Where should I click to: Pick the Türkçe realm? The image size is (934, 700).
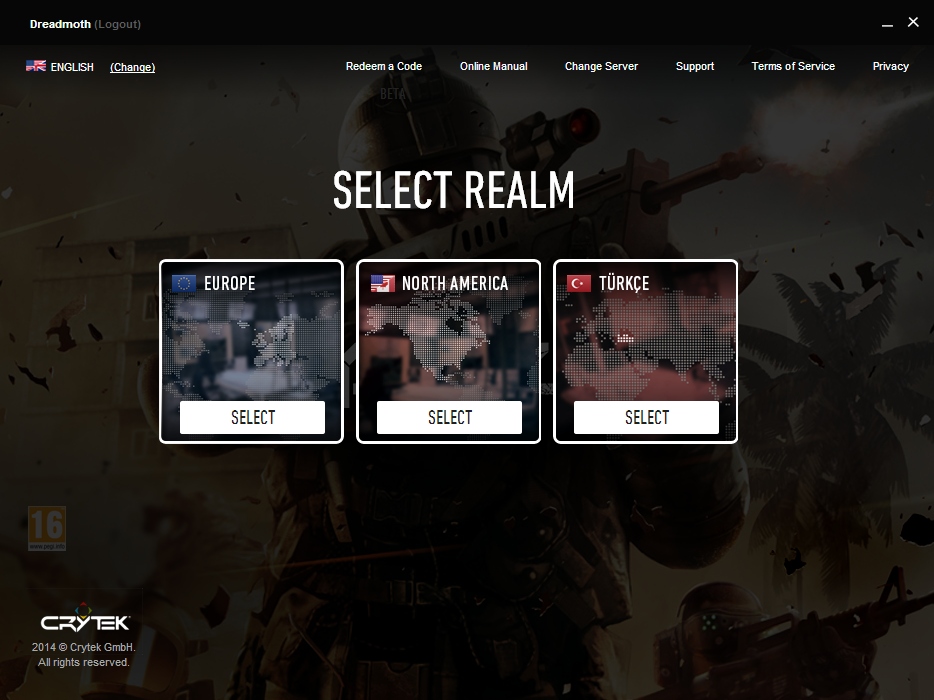point(646,418)
